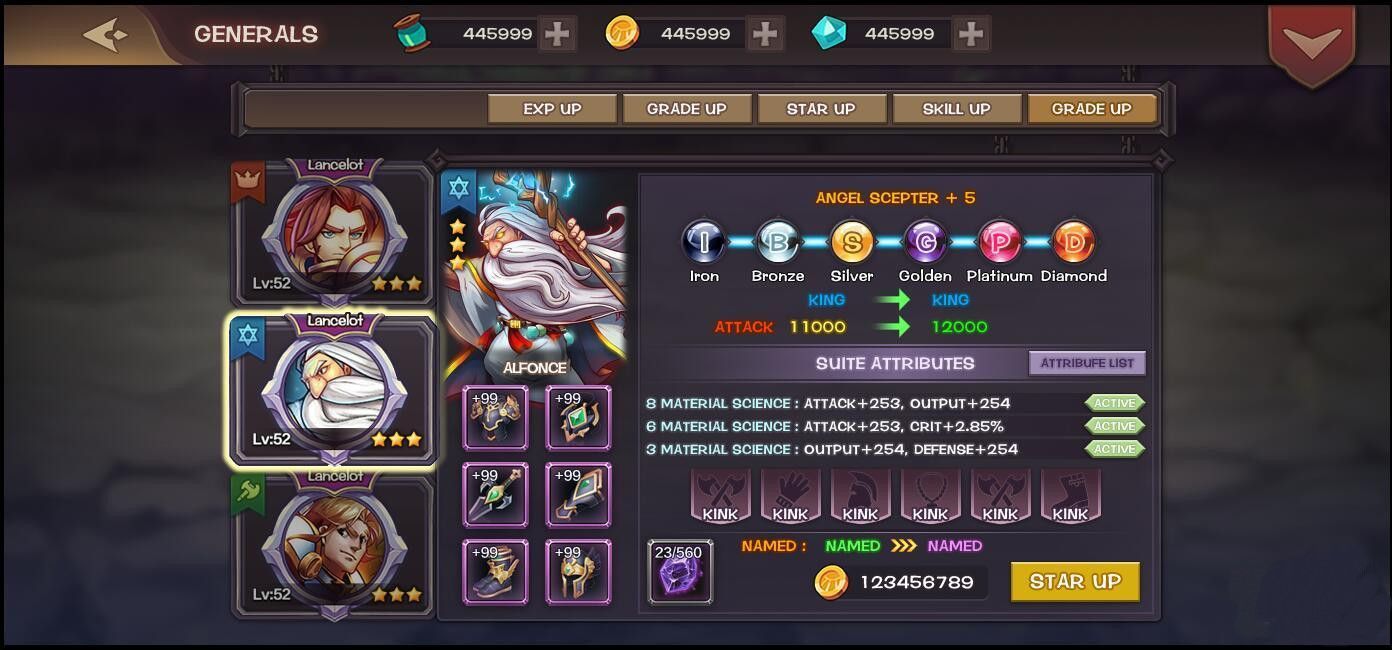Select the boots equipment slot
The height and width of the screenshot is (650, 1392).
click(495, 572)
